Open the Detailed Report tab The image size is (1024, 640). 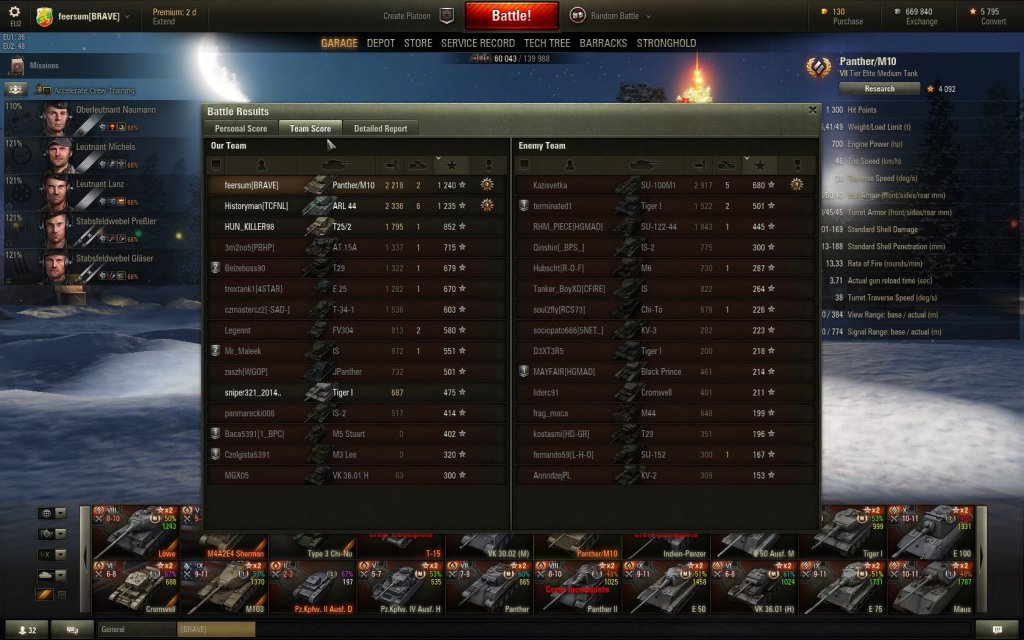click(380, 128)
